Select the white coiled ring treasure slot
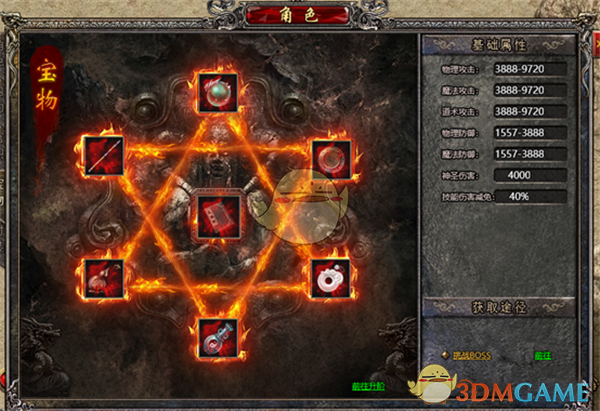This screenshot has height=411, width=600. coord(330,278)
